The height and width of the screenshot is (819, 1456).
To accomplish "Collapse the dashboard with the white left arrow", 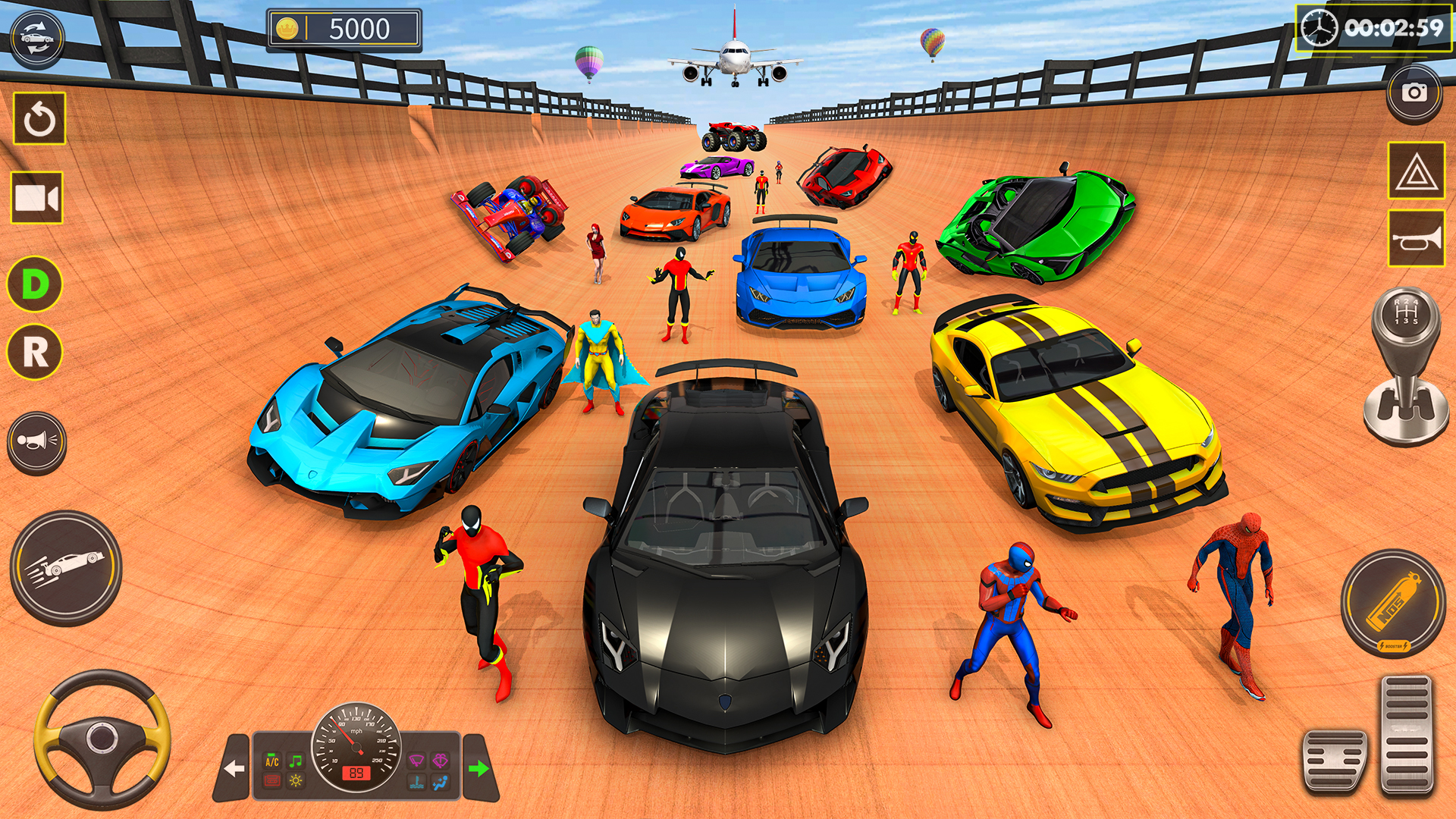I will (x=234, y=768).
